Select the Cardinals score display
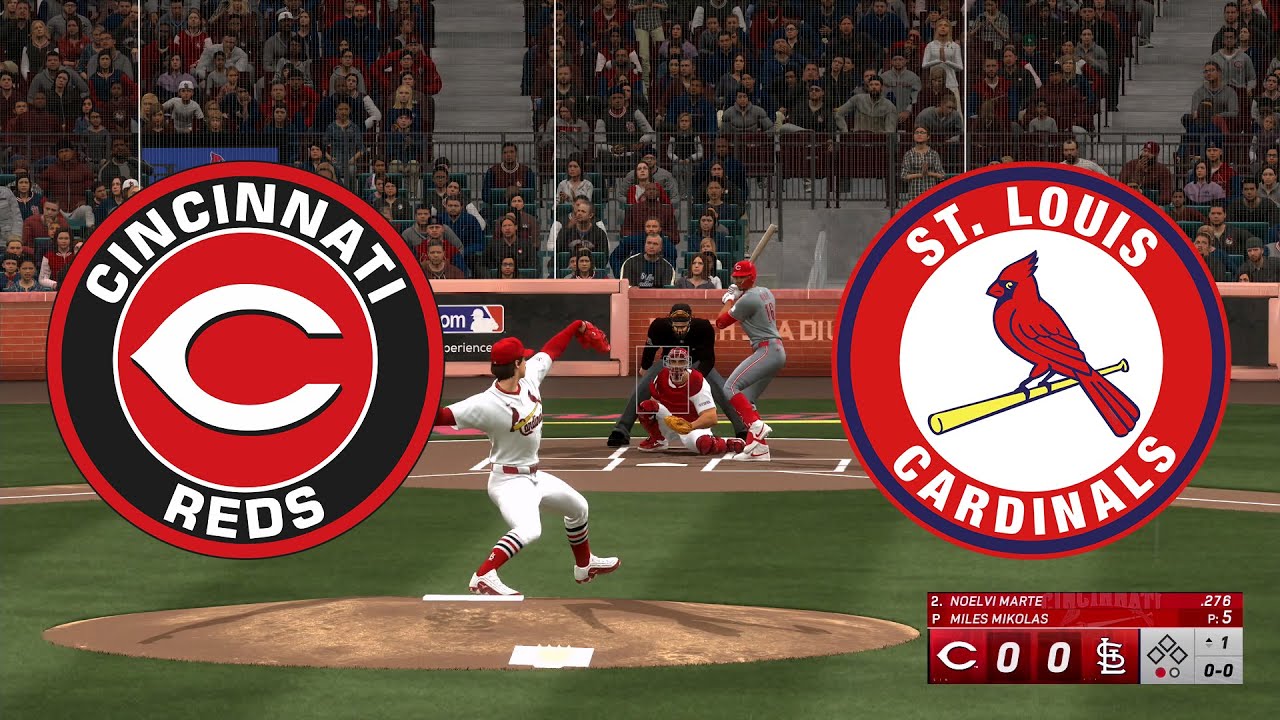 1058,656
